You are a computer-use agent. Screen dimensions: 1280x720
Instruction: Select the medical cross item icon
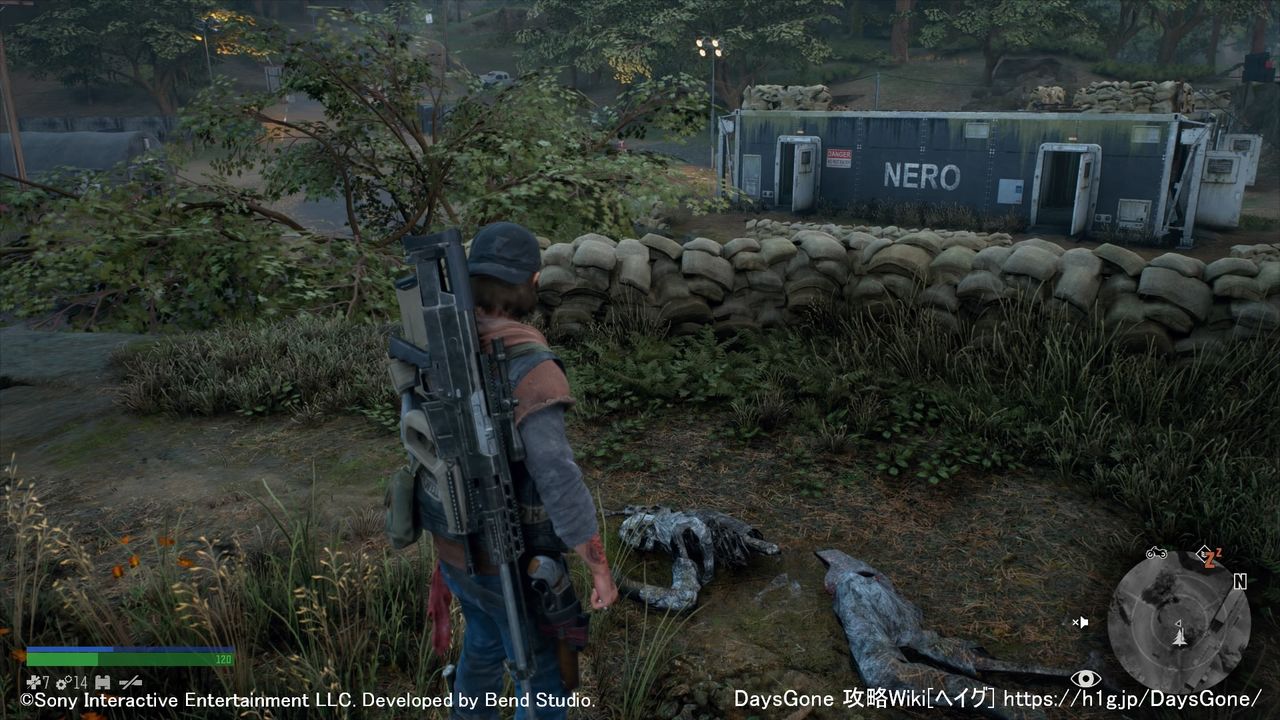pos(32,682)
